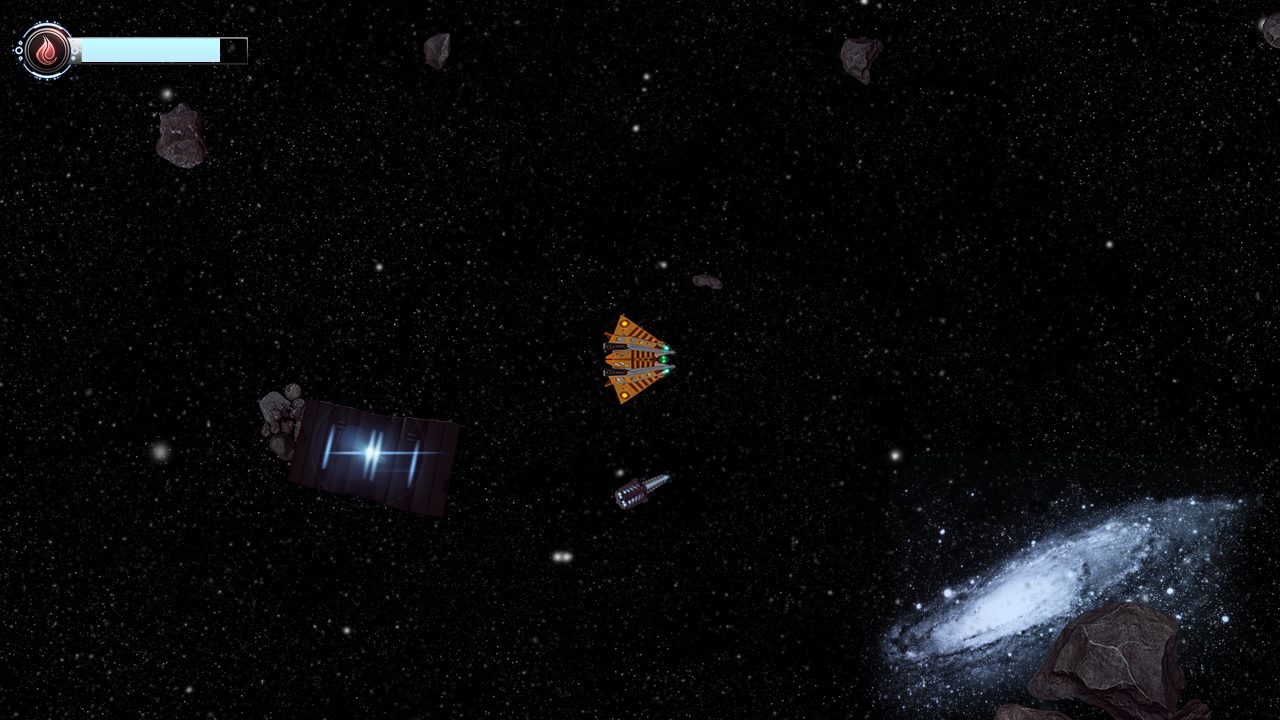This screenshot has height=720, width=1280.
Task: Click the yellow orb on the ship's upper wing
Action: [x=624, y=323]
